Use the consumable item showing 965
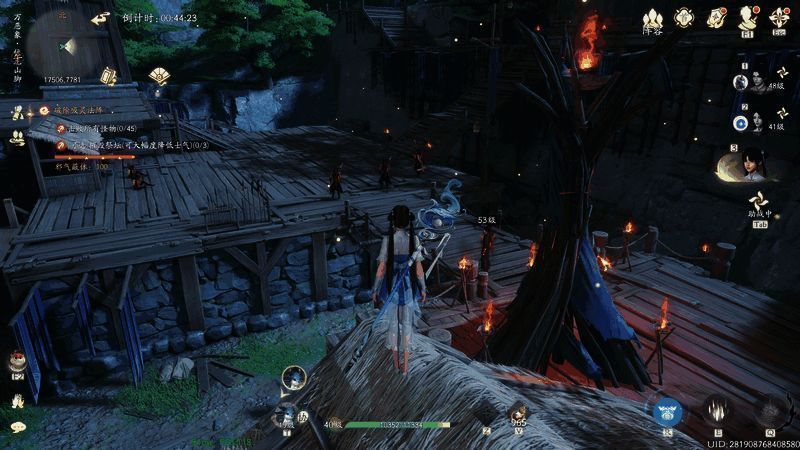The height and width of the screenshot is (450, 800). (517, 412)
